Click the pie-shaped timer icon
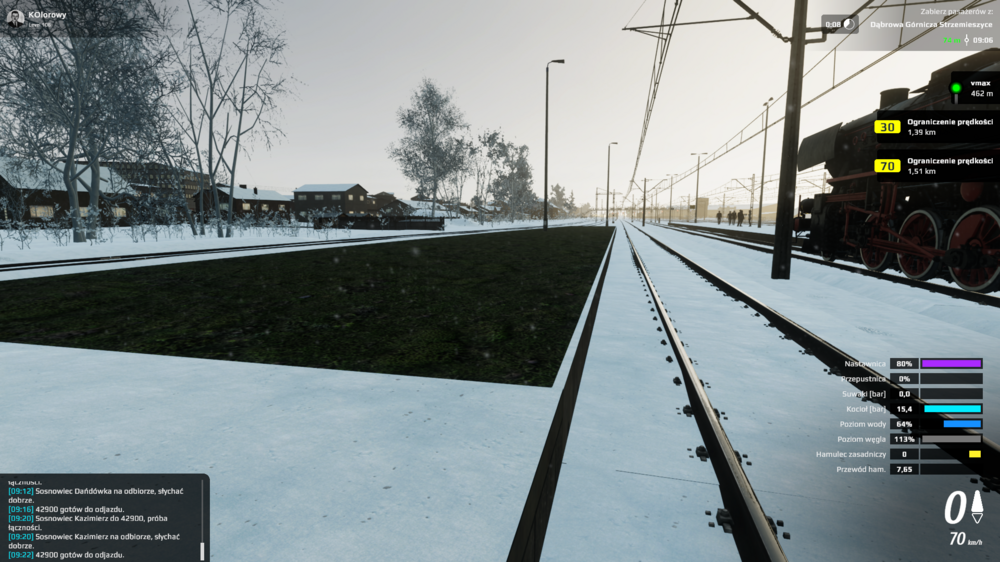 [849, 23]
